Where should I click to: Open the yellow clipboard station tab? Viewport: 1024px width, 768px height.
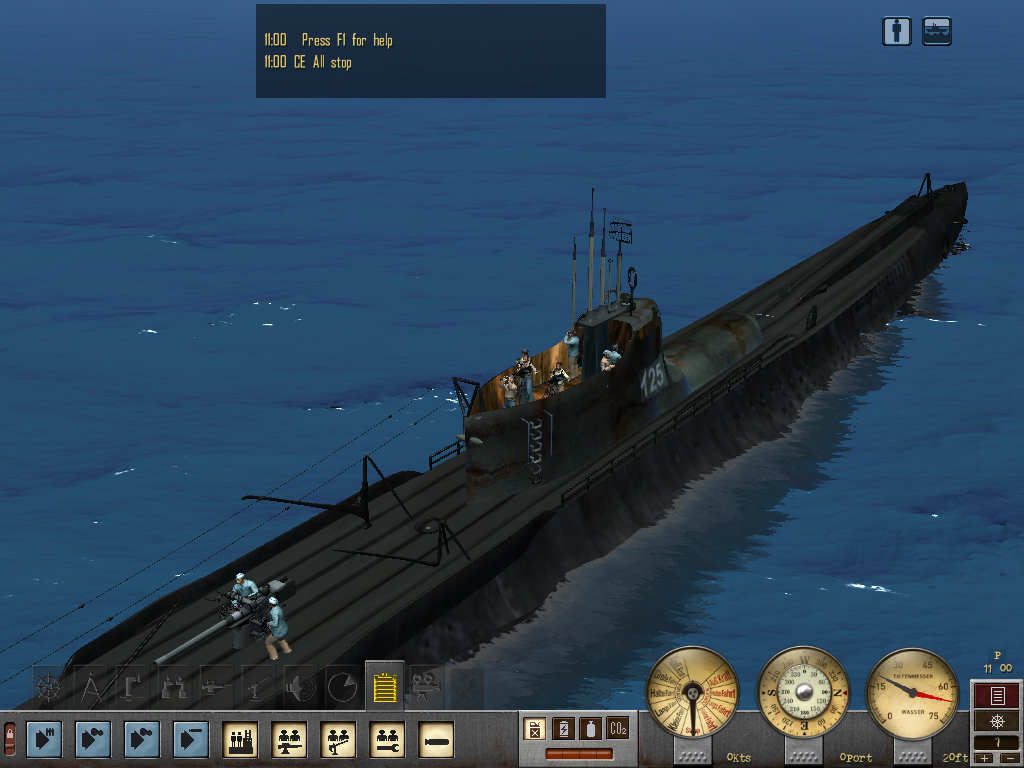coord(384,687)
